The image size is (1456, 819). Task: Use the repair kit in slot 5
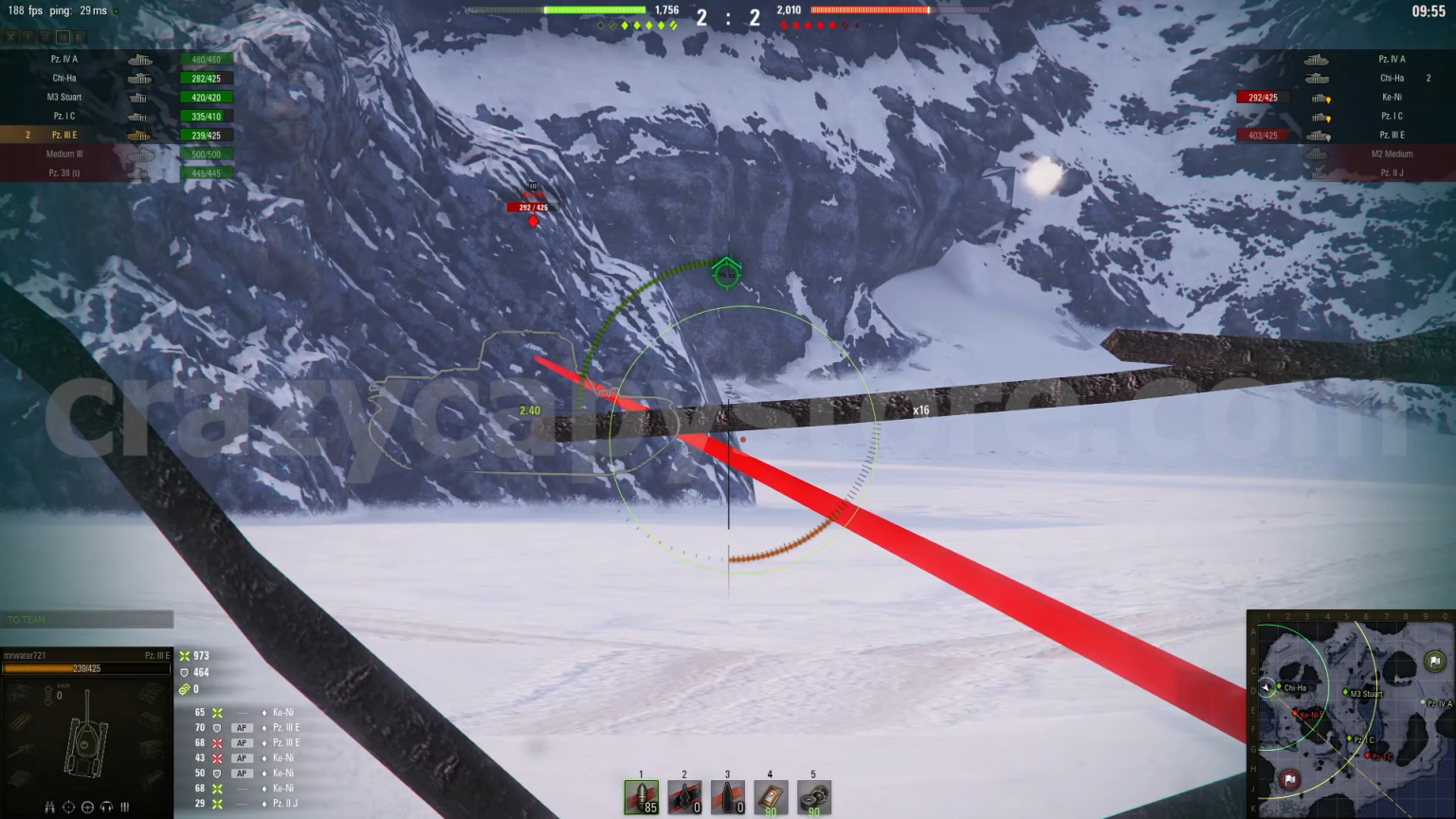pos(812,797)
